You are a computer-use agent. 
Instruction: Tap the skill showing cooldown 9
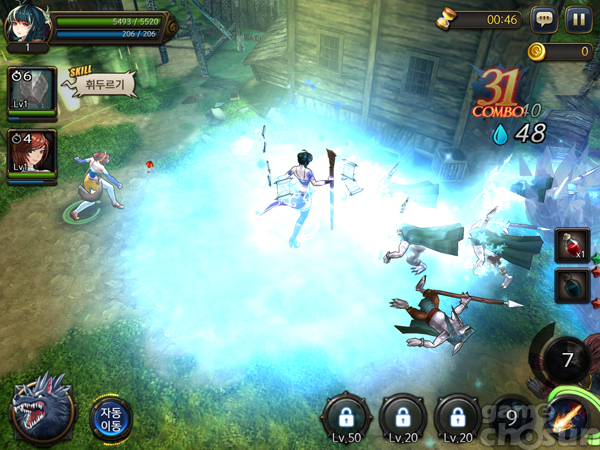pos(514,413)
